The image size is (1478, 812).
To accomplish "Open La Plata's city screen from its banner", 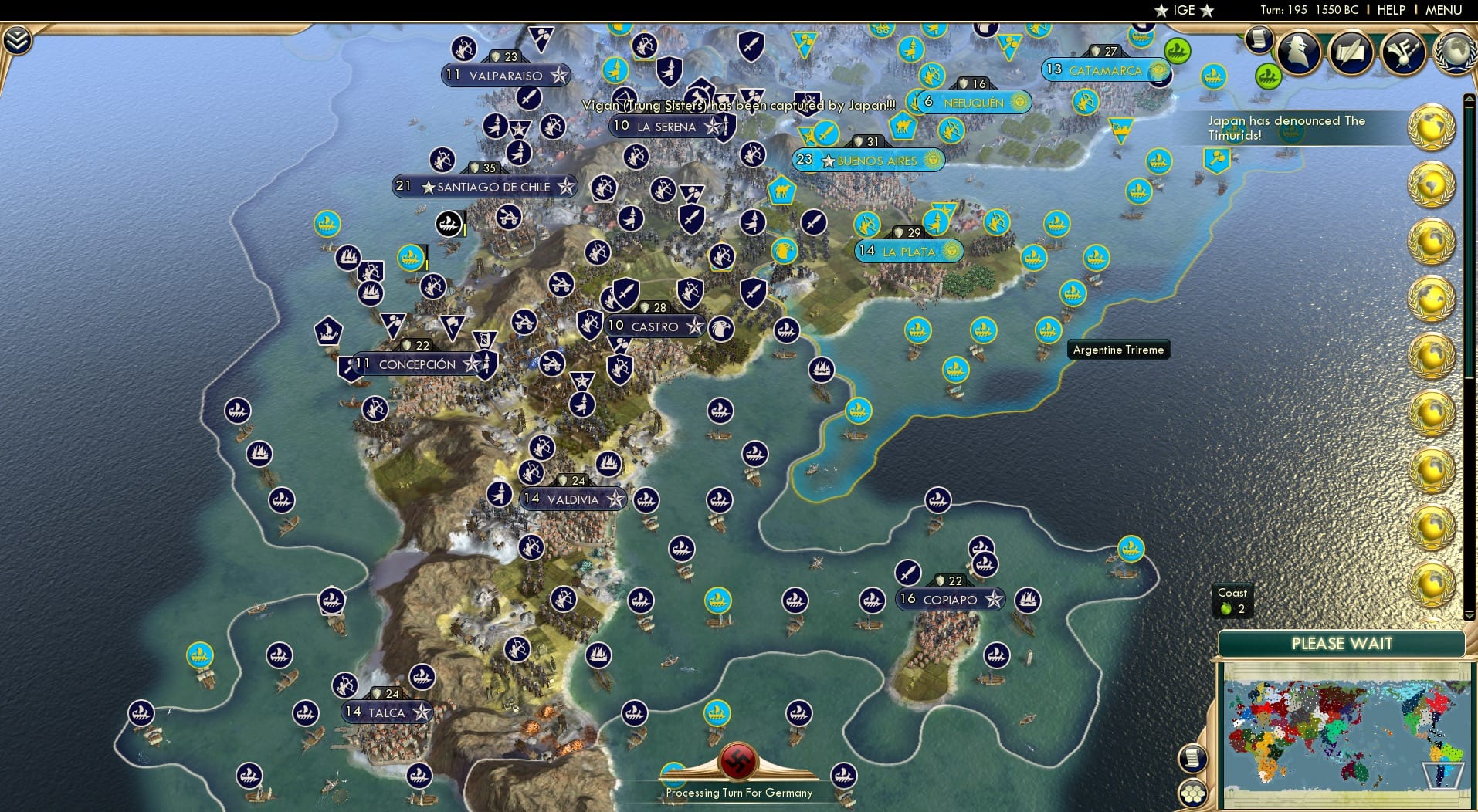I will coord(908,251).
